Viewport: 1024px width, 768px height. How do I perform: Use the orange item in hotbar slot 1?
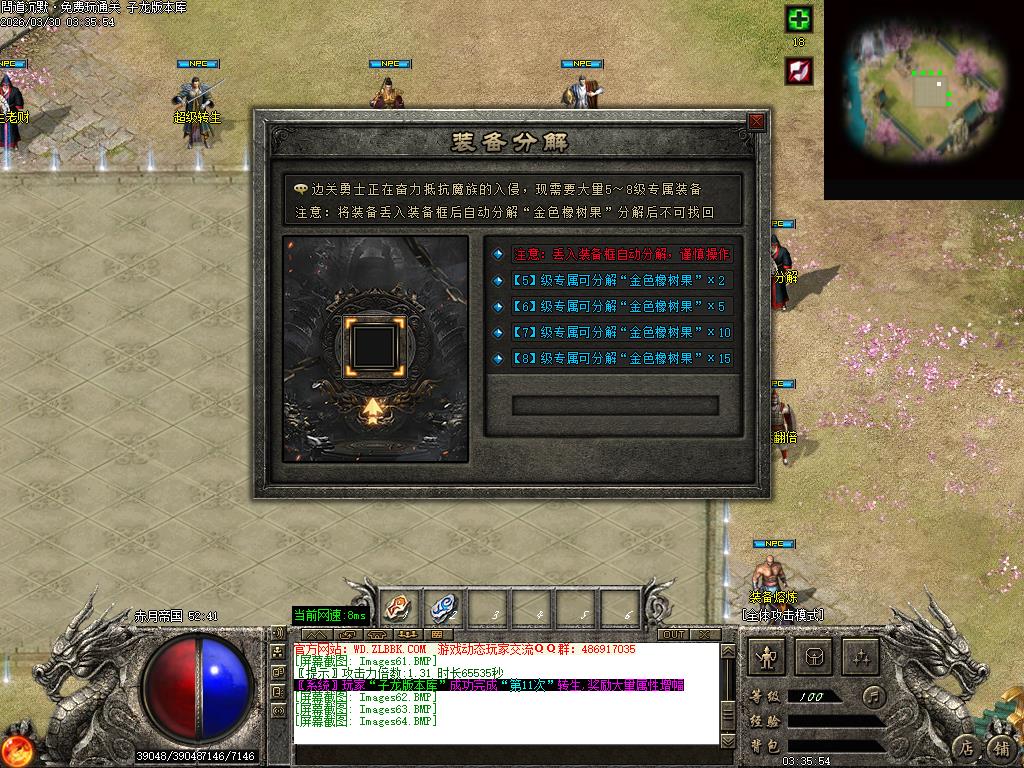tap(396, 607)
